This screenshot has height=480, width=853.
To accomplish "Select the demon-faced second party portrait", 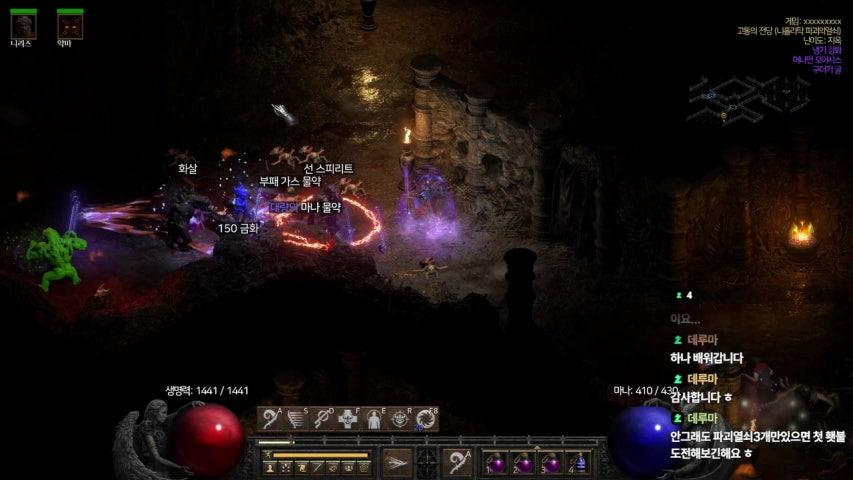I will pyautogui.click(x=69, y=24).
